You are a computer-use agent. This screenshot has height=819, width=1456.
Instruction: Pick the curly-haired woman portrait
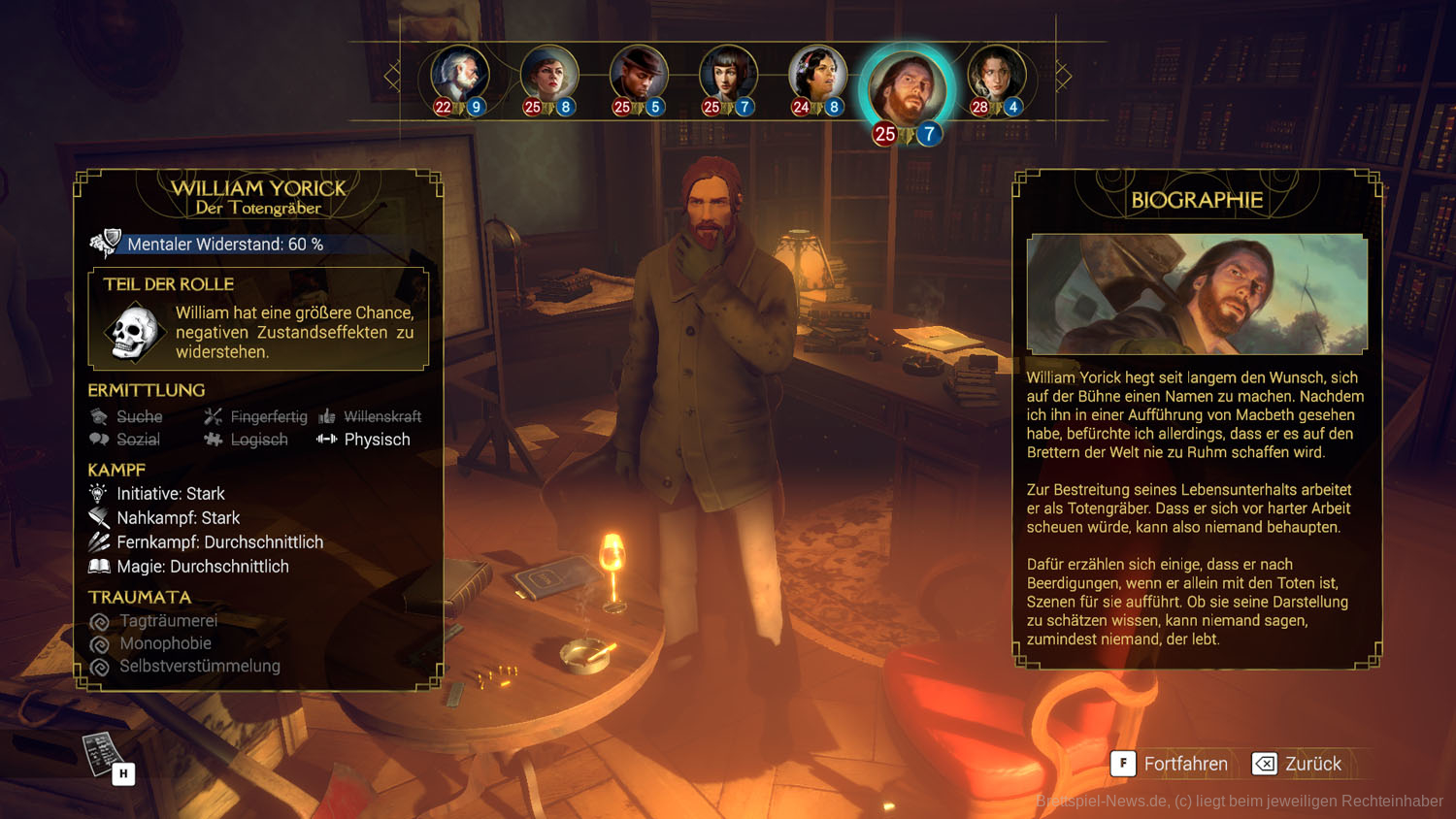996,76
